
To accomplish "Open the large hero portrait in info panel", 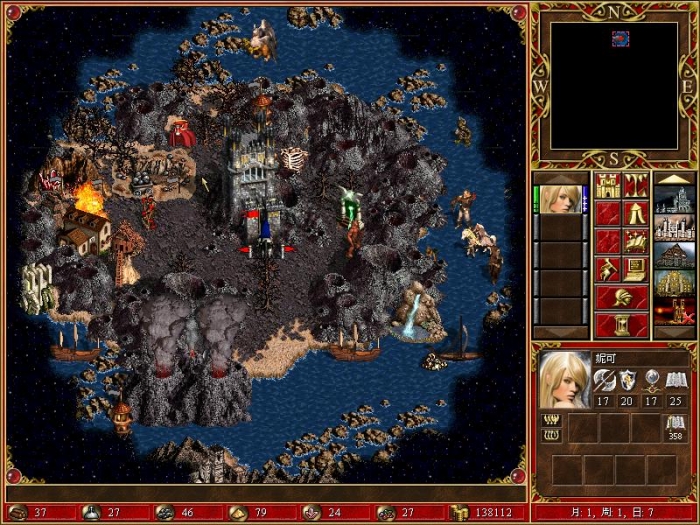I will 565,379.
